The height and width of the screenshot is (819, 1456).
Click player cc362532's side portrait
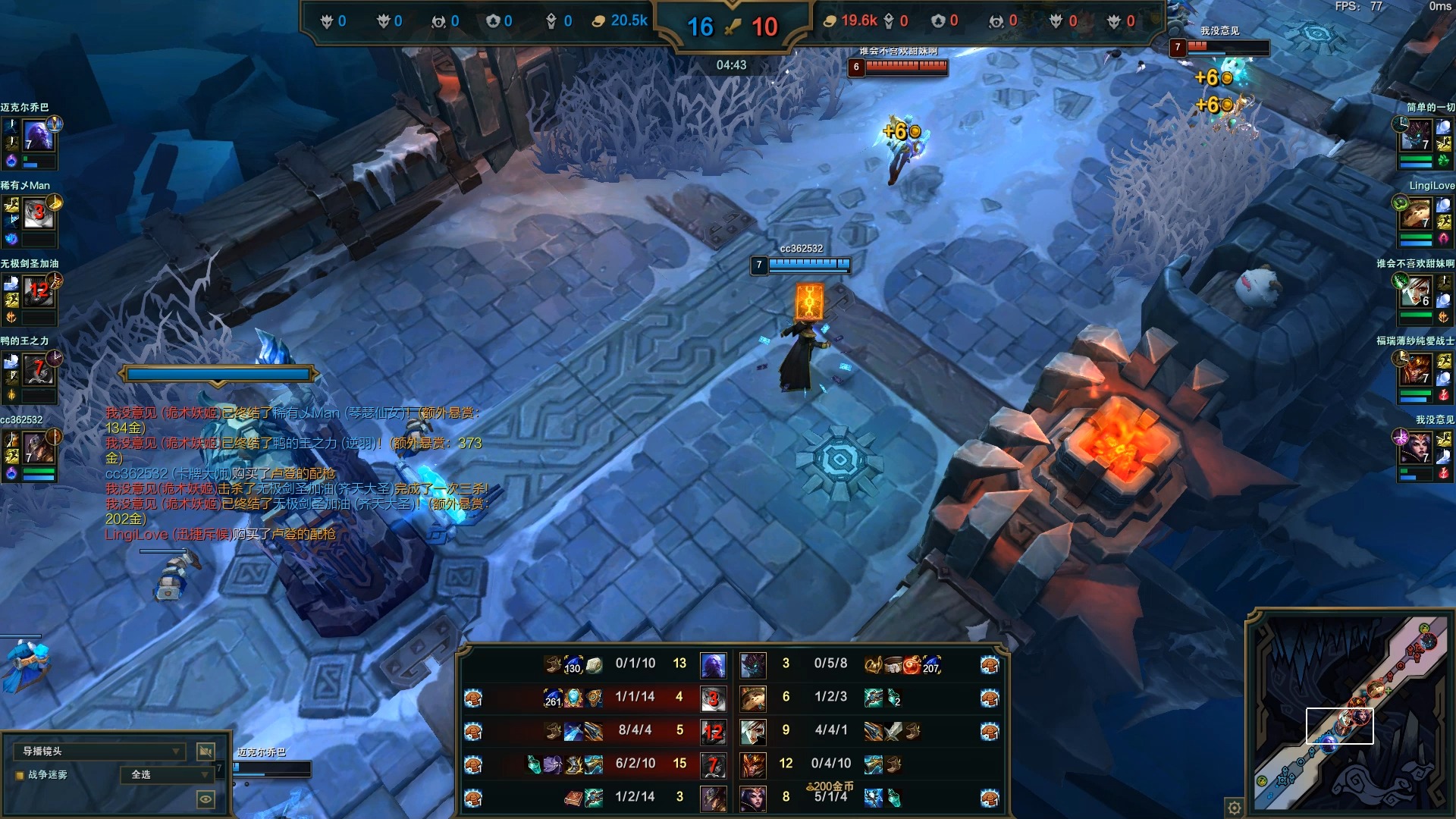point(38,449)
